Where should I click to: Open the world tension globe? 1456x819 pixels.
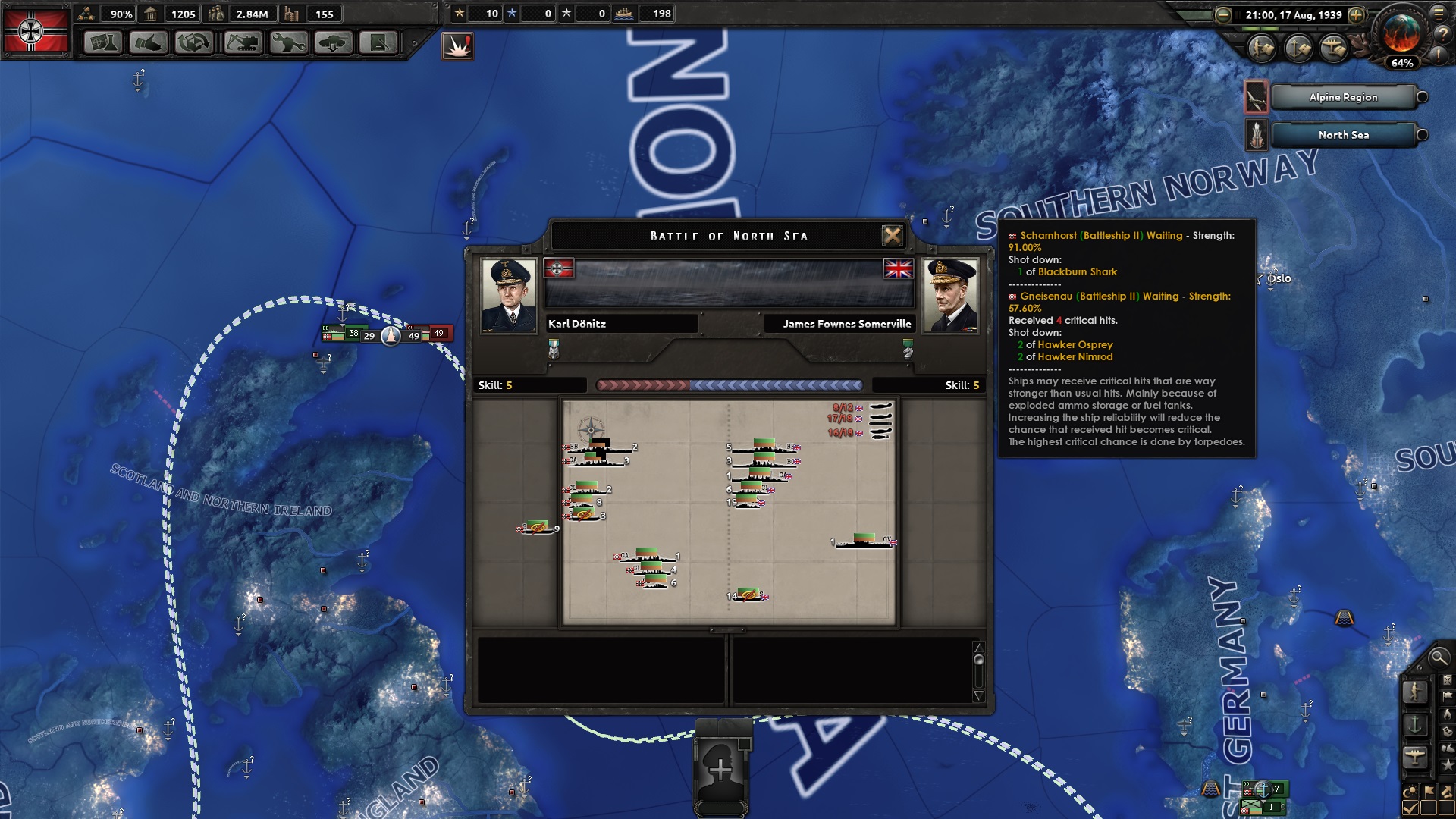coord(1401,33)
